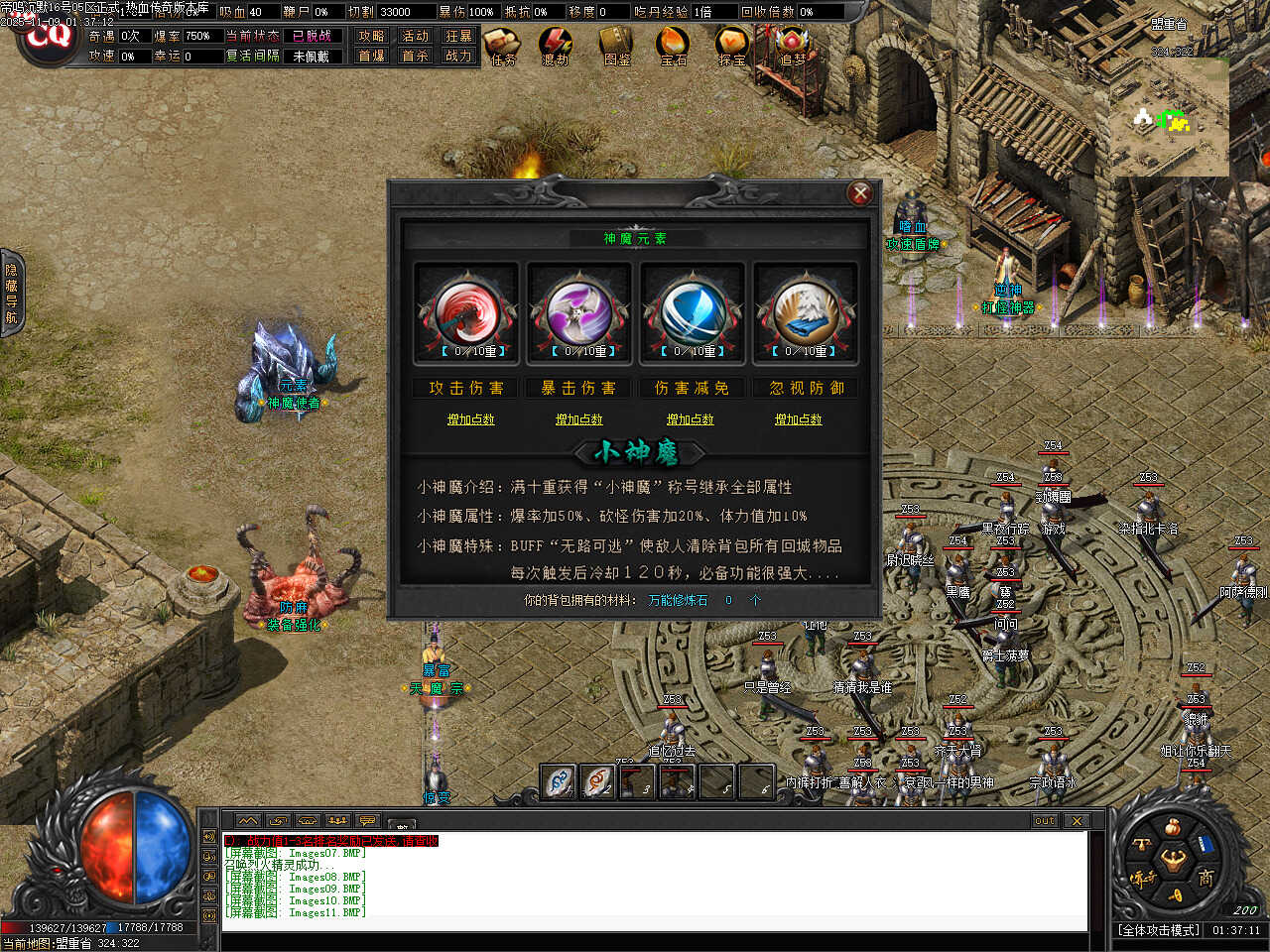Open the 宝石 gem menu
The image size is (1270, 952).
[673, 46]
